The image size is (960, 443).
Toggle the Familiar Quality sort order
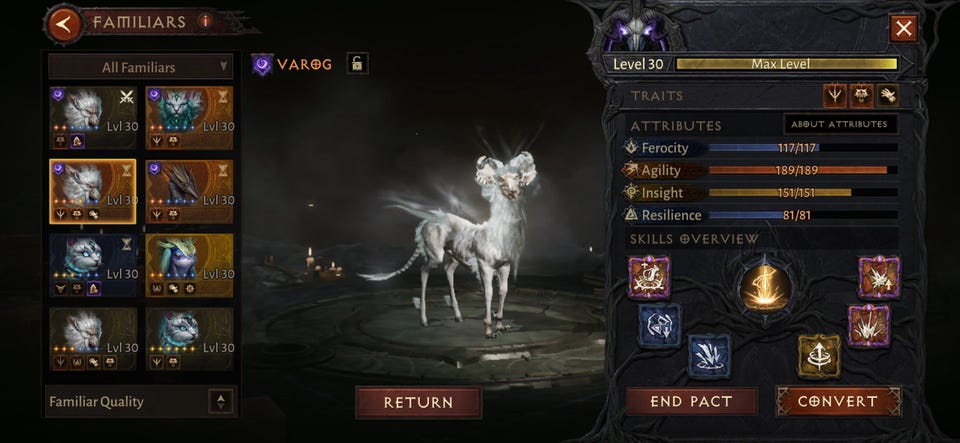[221, 401]
